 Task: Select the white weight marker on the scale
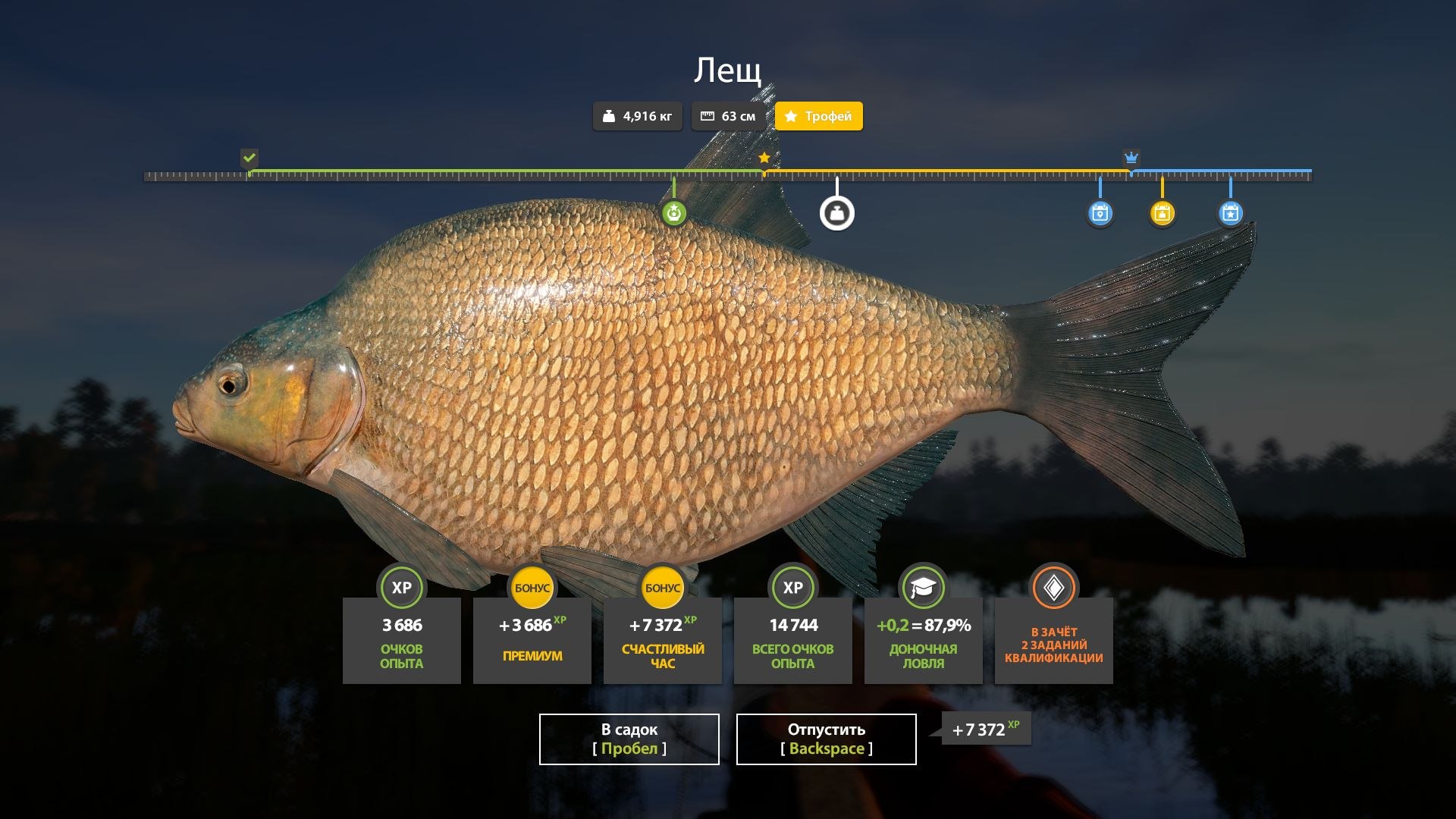point(836,213)
